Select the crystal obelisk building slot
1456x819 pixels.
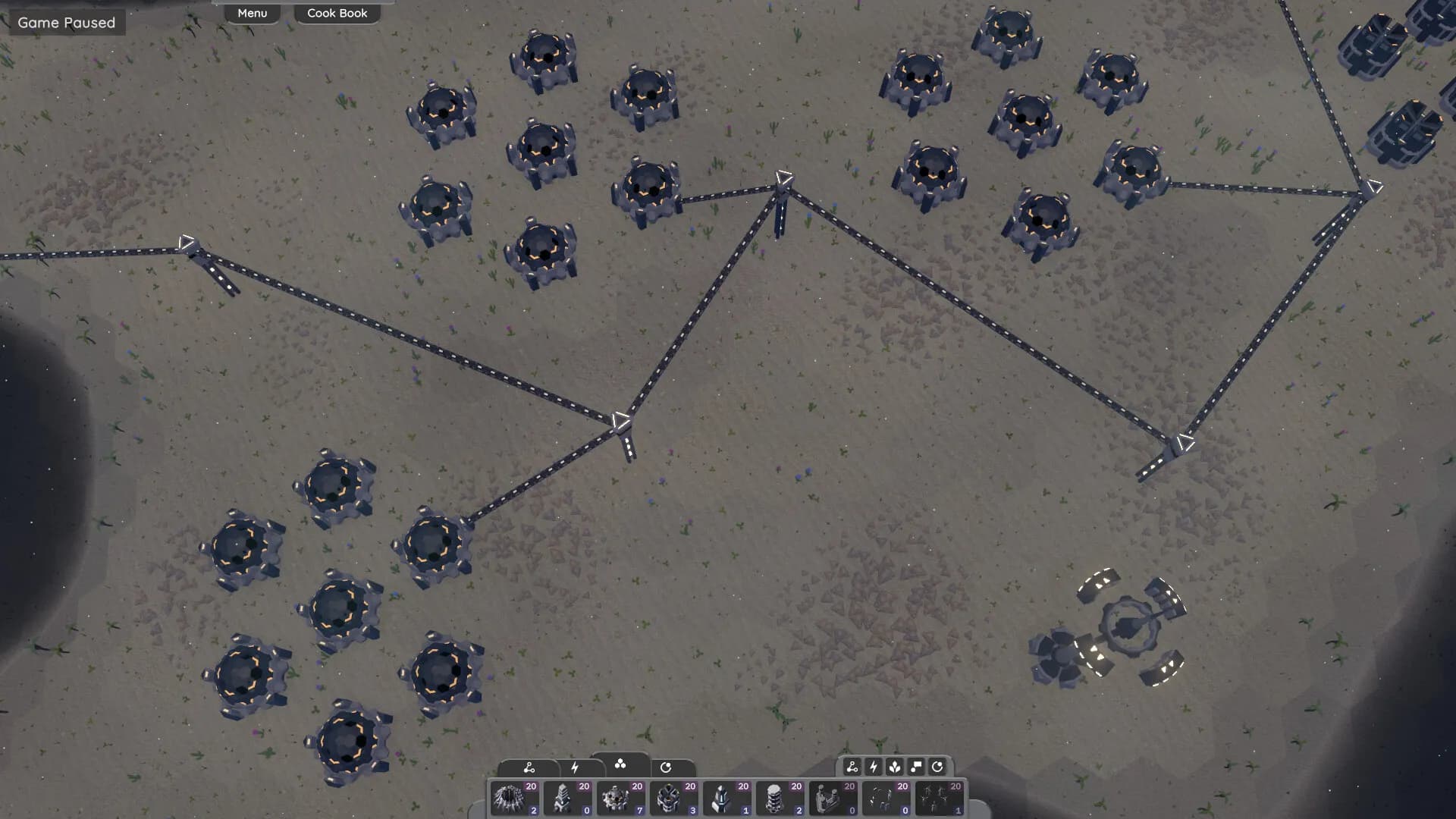(727, 799)
